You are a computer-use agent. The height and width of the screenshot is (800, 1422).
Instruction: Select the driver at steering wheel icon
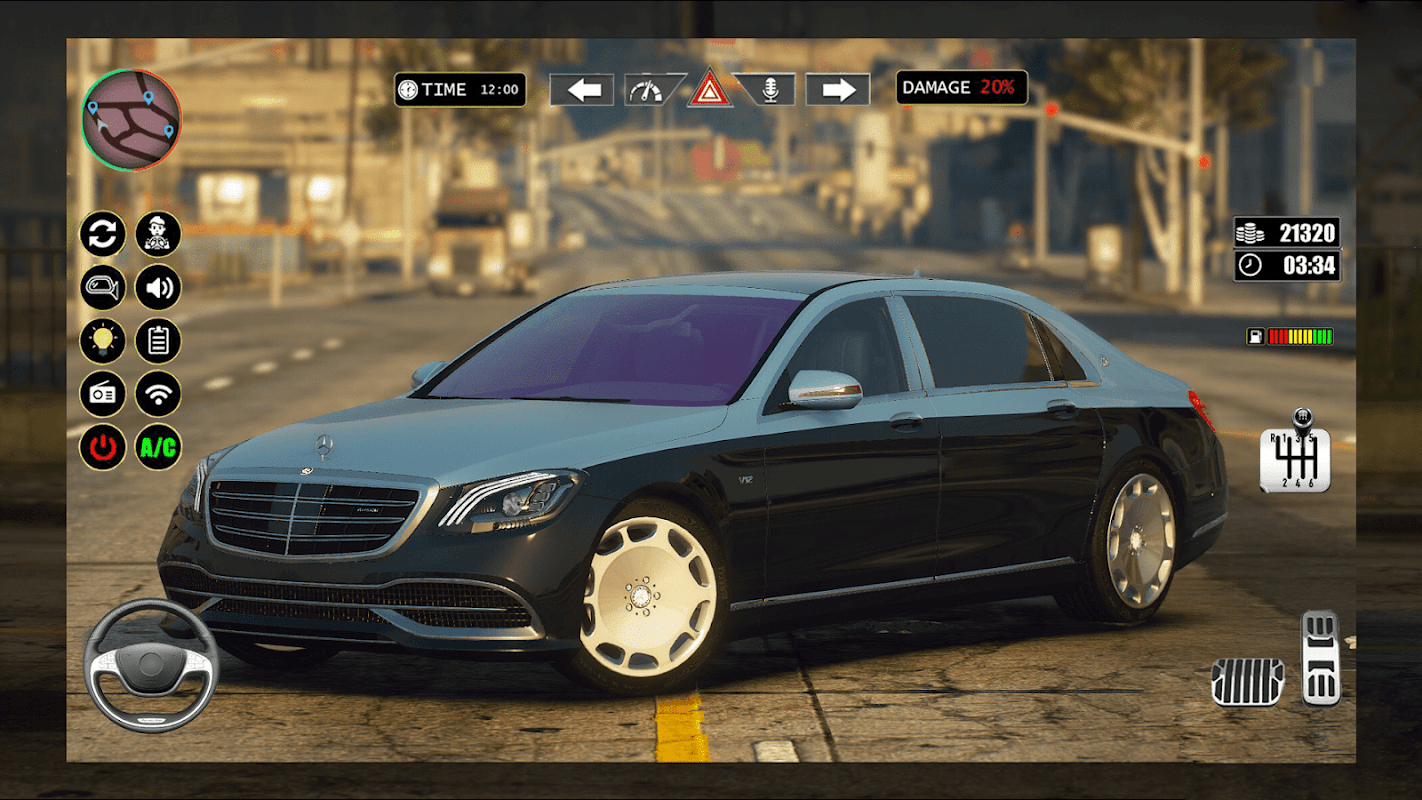coord(158,234)
